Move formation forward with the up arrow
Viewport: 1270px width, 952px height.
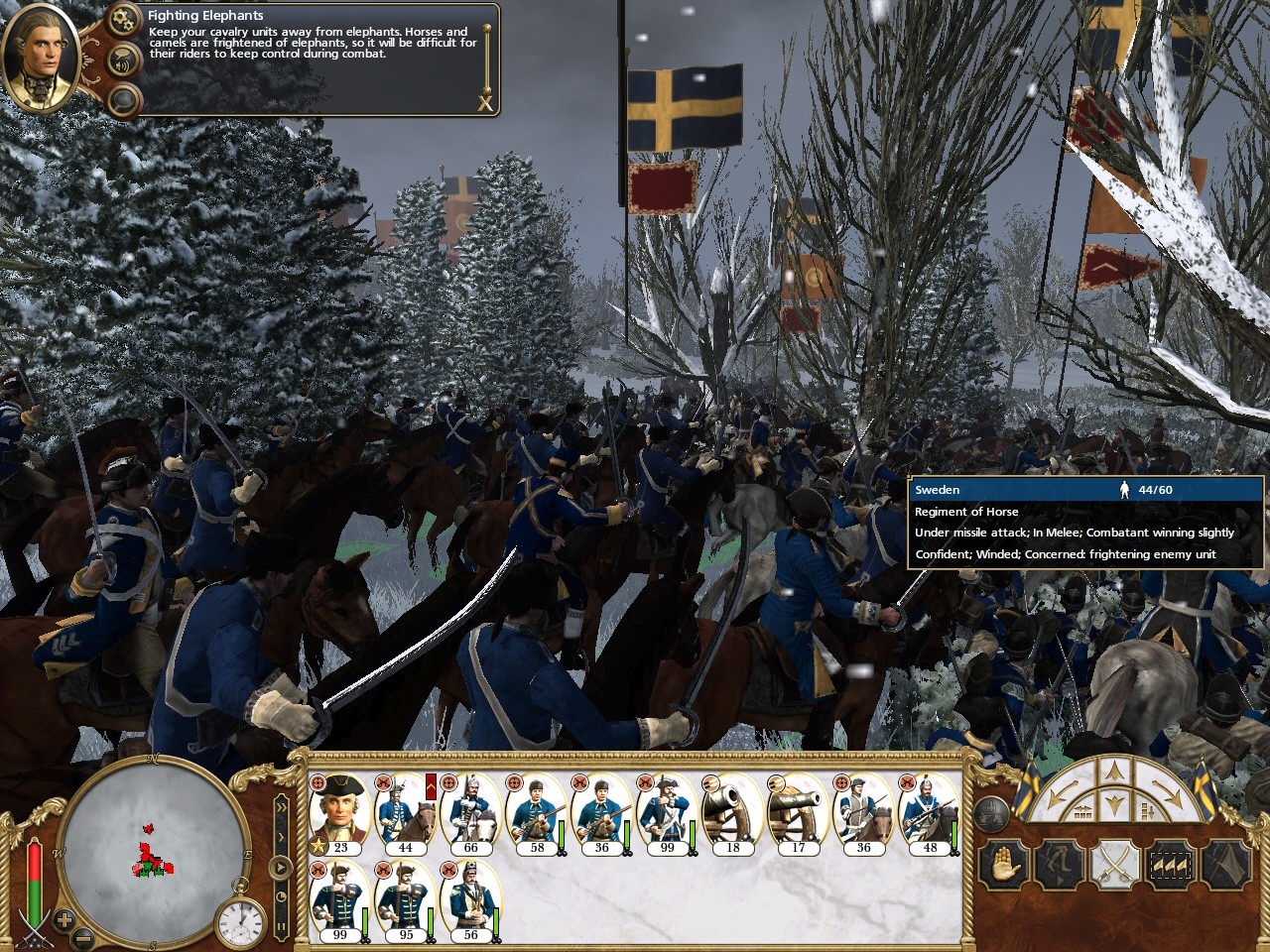tap(1113, 771)
